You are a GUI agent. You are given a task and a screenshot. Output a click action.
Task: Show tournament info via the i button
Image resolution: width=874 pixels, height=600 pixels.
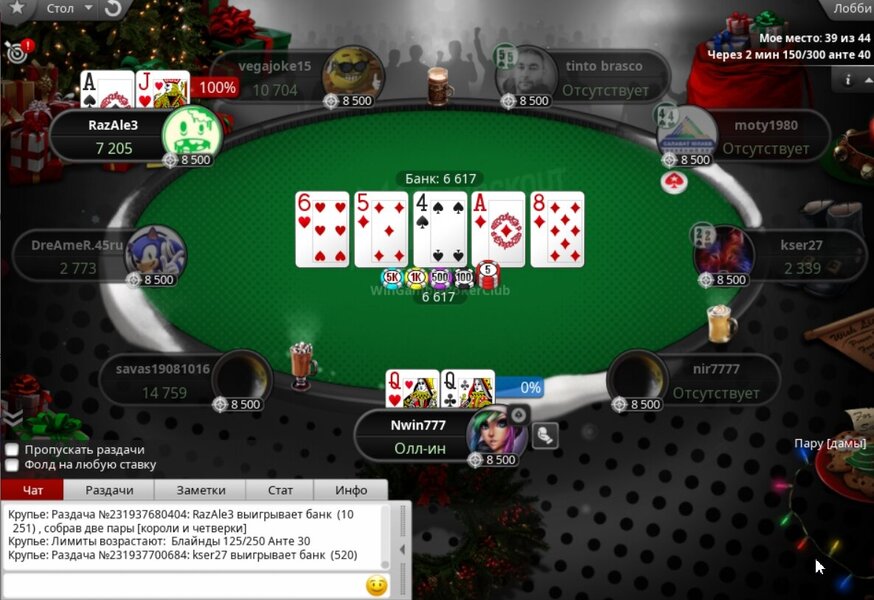click(848, 78)
